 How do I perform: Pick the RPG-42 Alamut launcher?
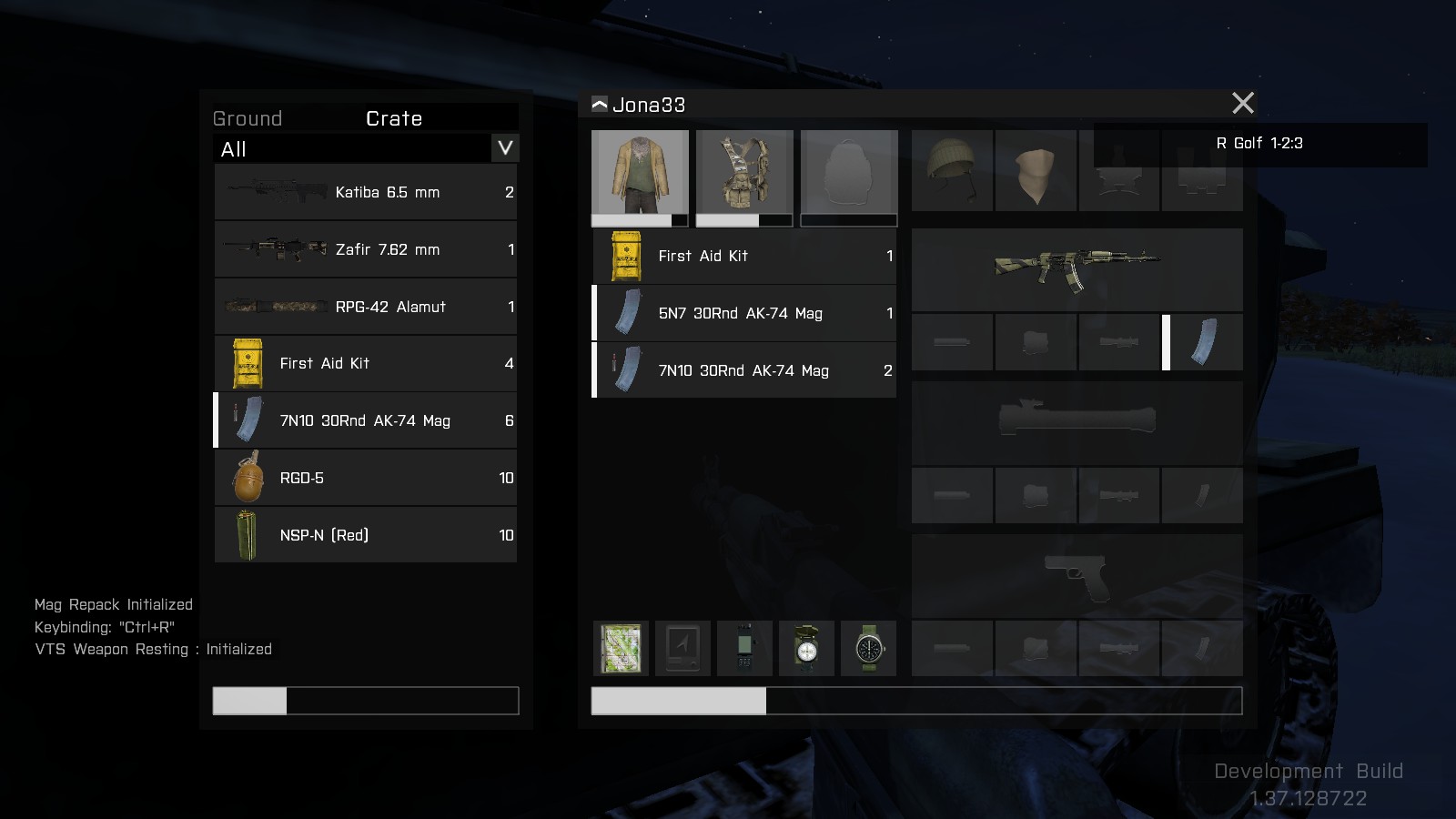(x=366, y=307)
